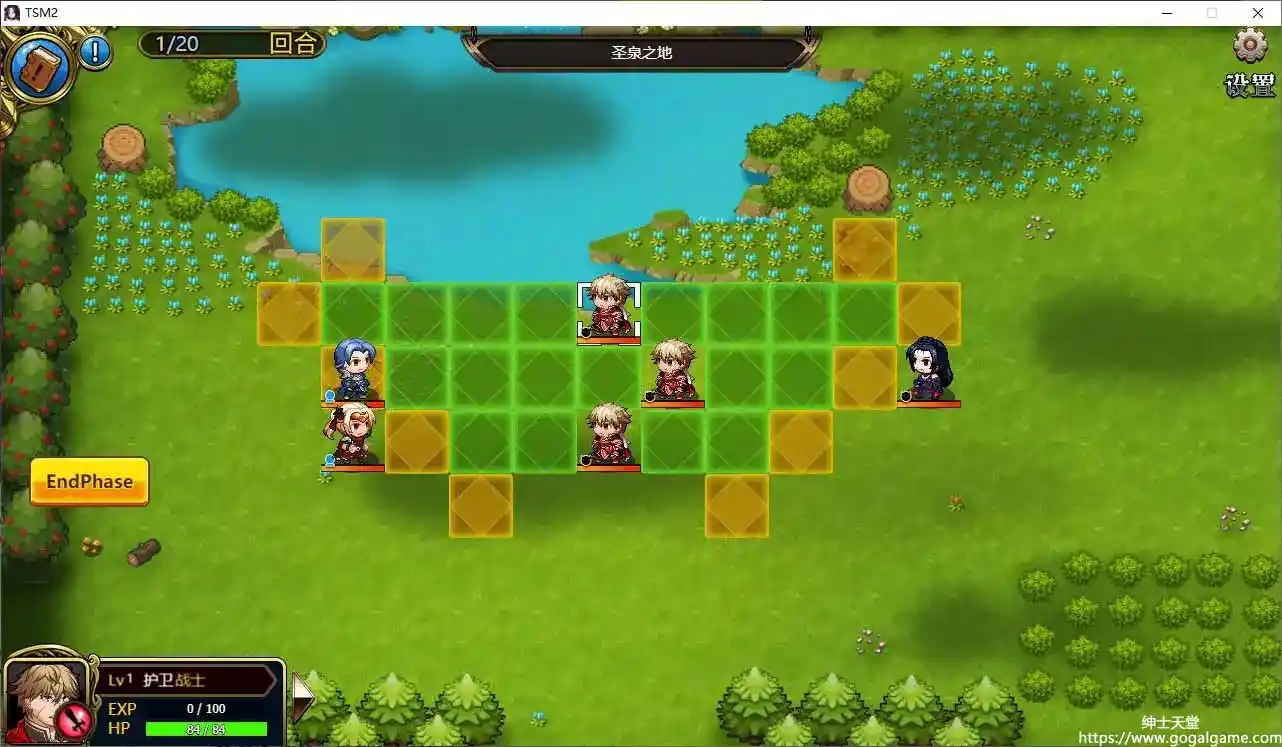Image resolution: width=1282 pixels, height=747 pixels.
Task: Open the 设置 settings gear
Action: (x=1248, y=46)
